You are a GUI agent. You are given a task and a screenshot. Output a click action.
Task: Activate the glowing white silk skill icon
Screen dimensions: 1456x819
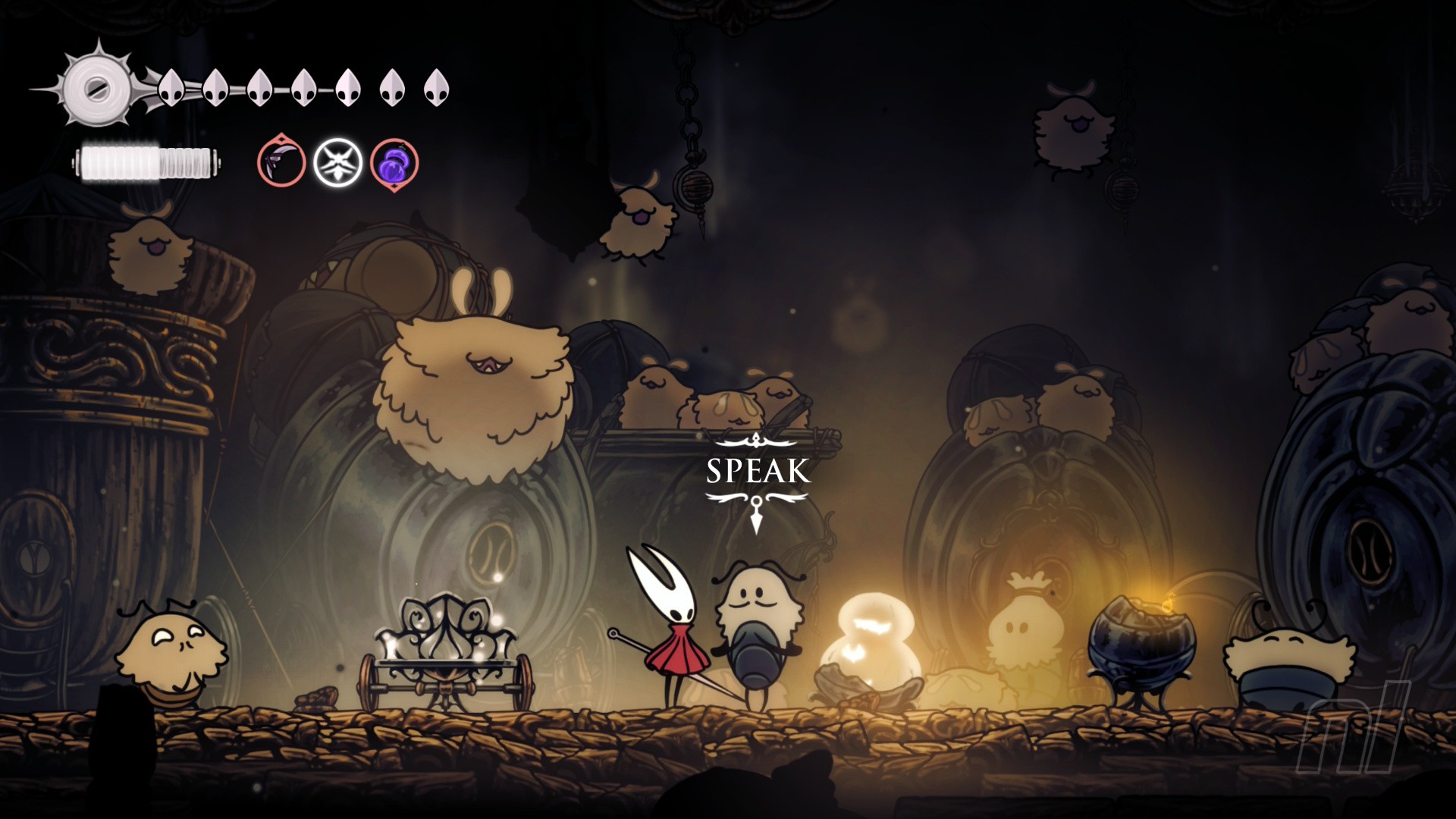(337, 162)
